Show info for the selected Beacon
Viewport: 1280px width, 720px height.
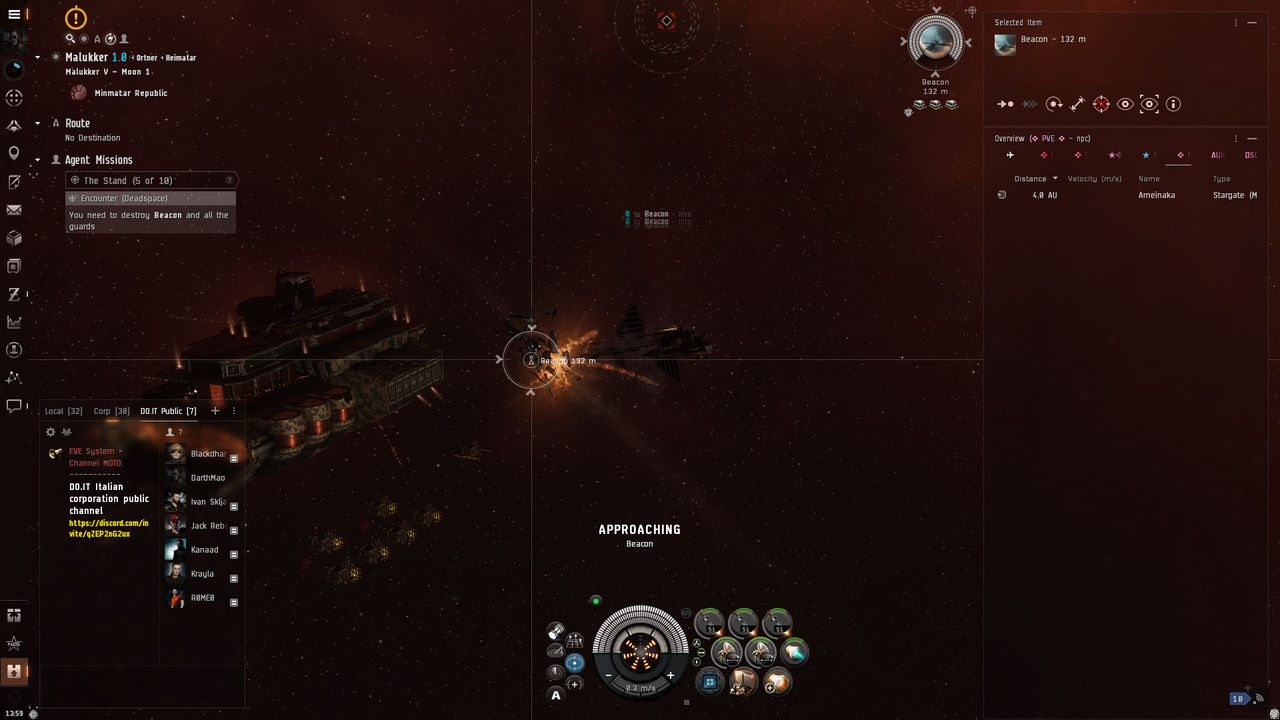pos(1173,104)
